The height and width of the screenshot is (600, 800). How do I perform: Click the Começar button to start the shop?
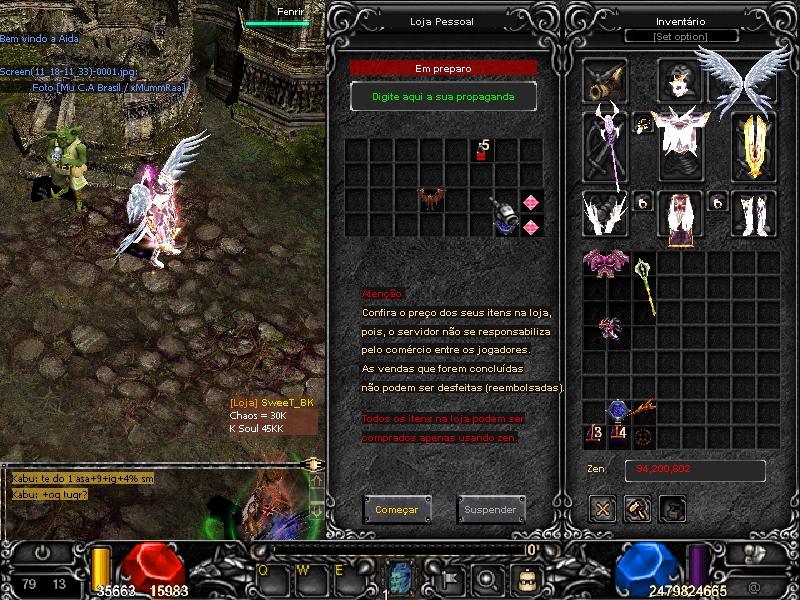click(397, 509)
